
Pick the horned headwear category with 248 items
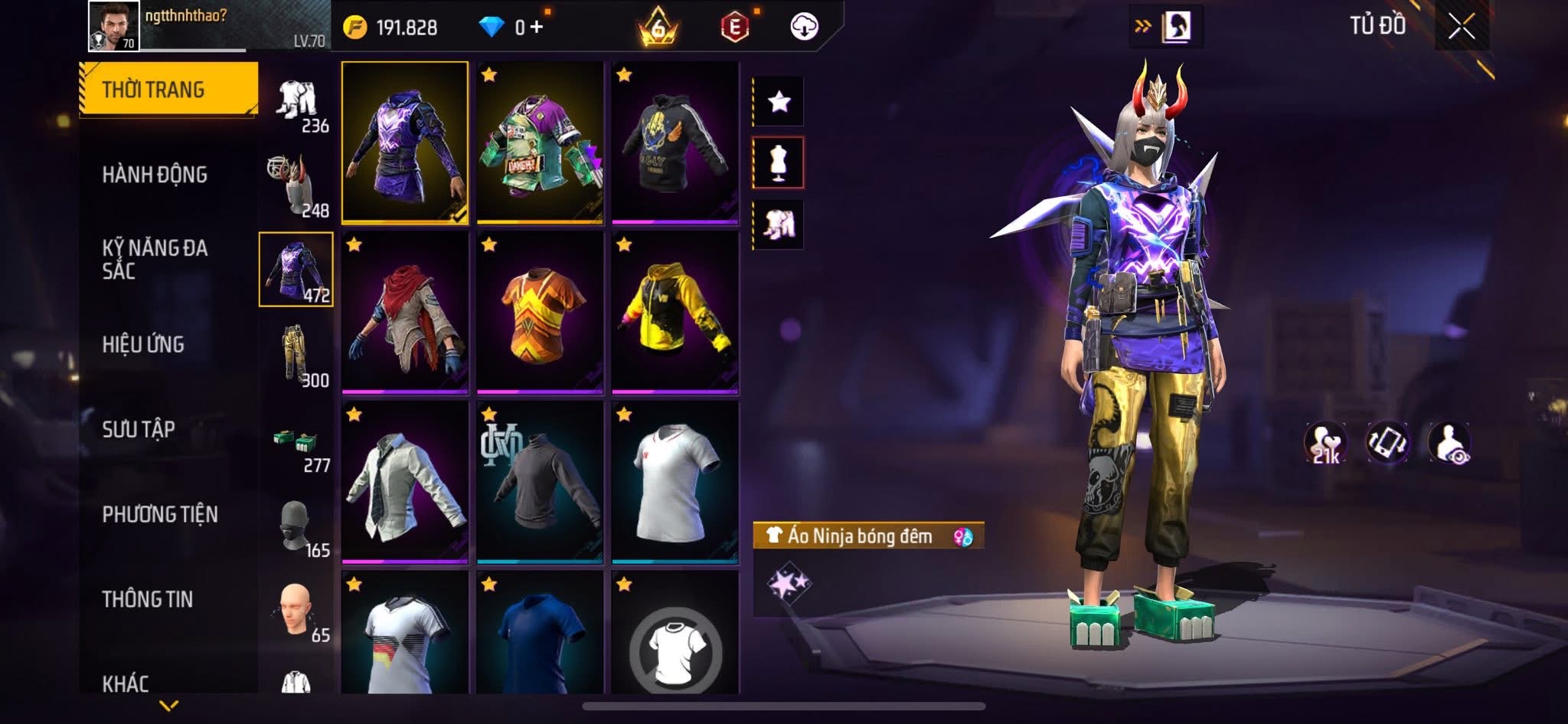tap(297, 185)
